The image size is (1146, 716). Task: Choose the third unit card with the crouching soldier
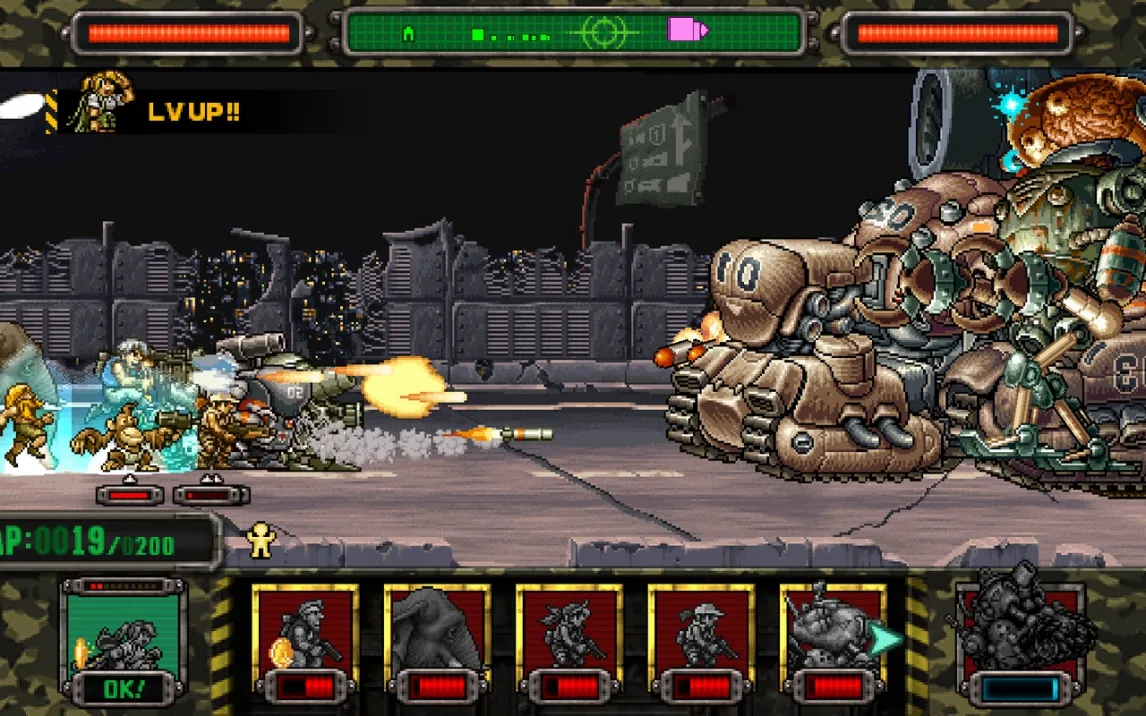(569, 638)
